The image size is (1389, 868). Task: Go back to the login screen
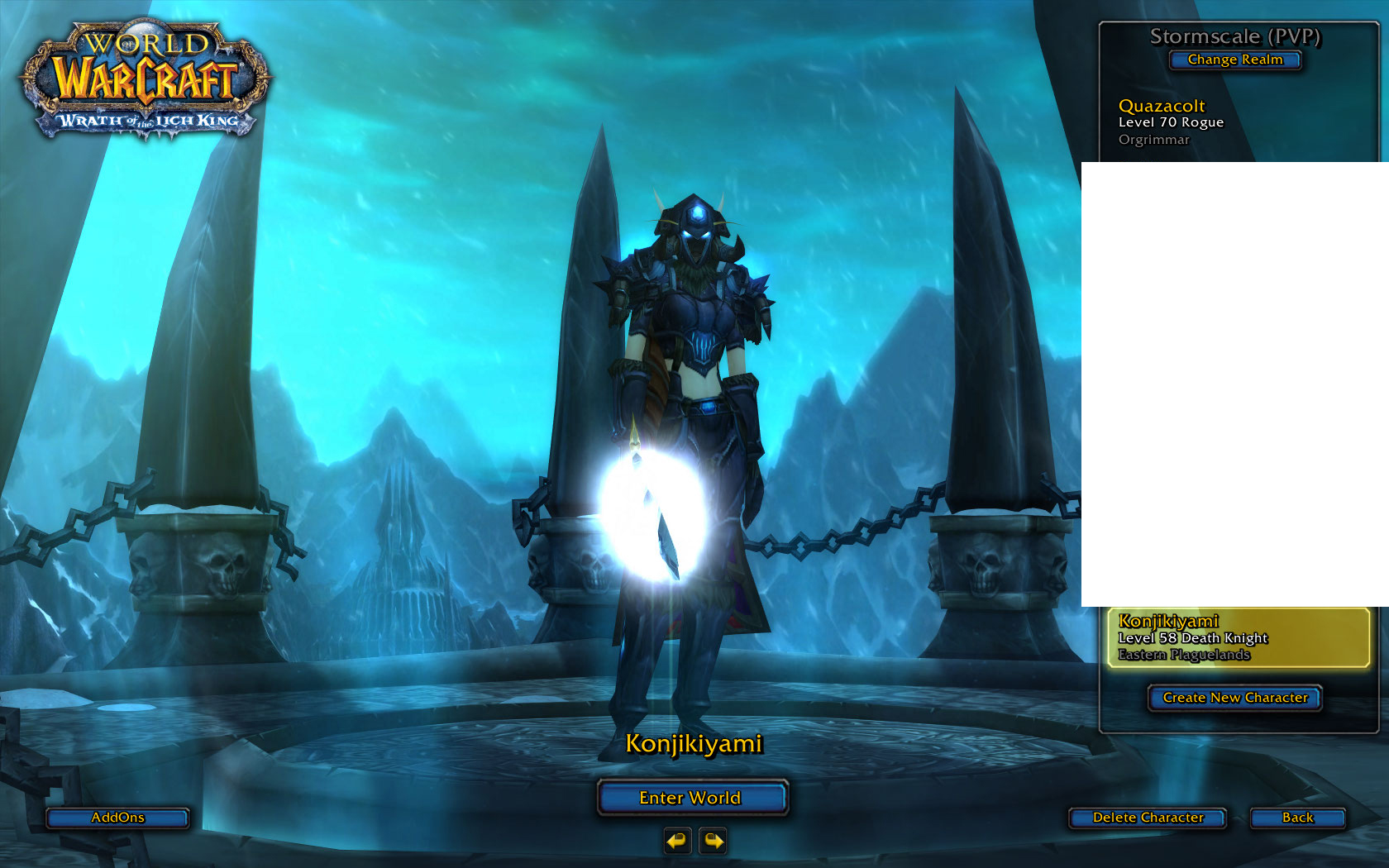(1297, 818)
